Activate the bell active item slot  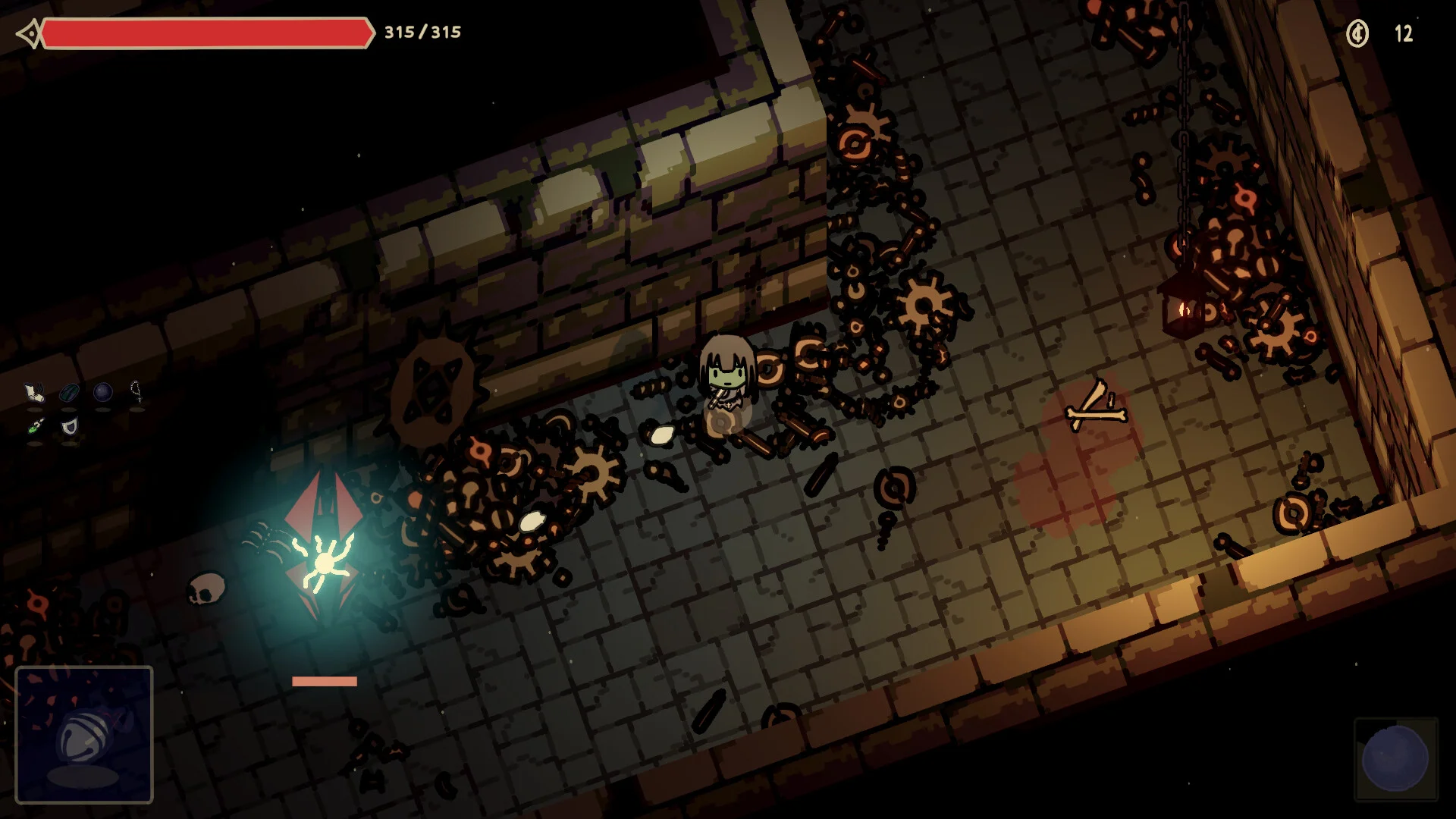[x=84, y=734]
